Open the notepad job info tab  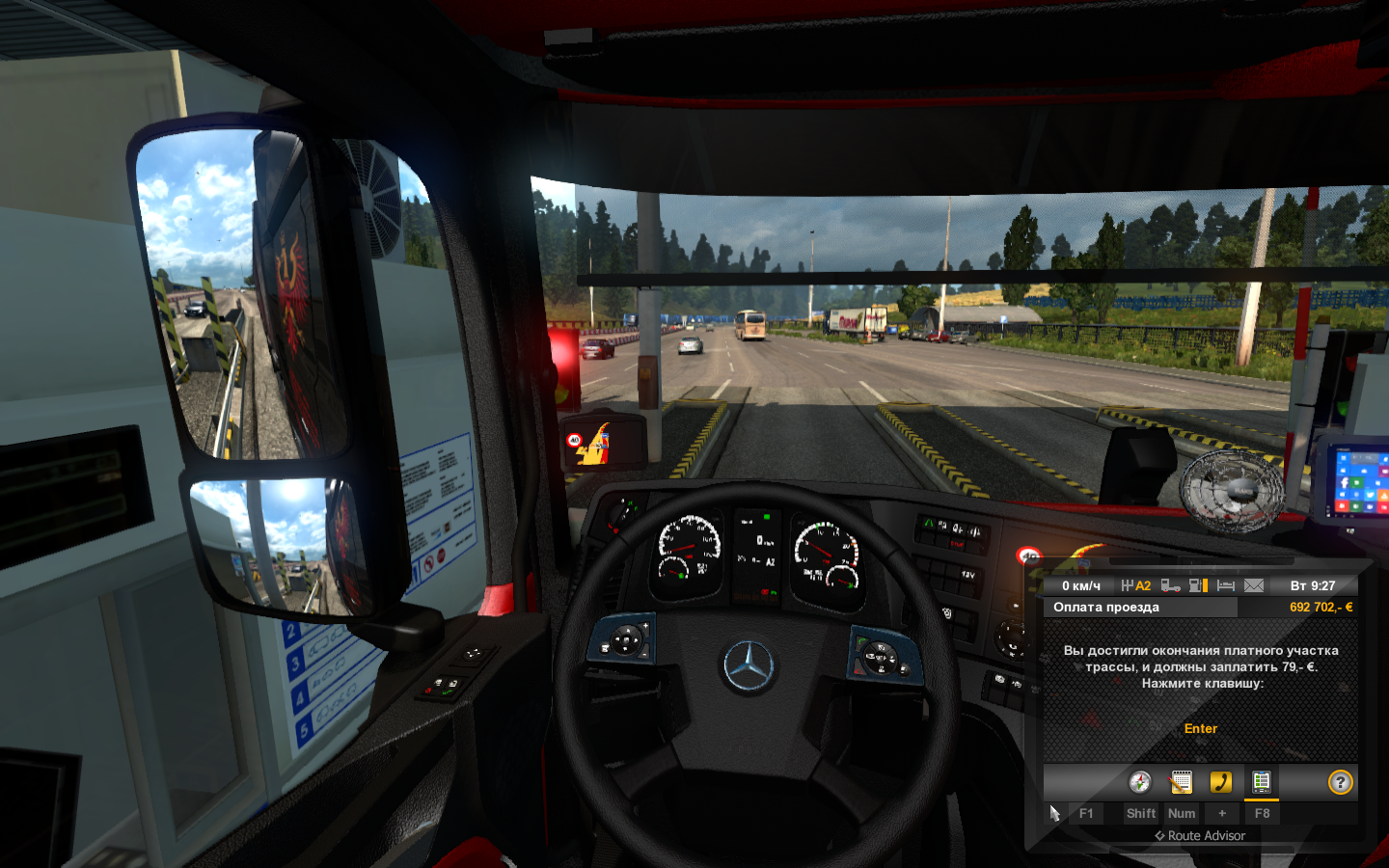pyautogui.click(x=1181, y=782)
